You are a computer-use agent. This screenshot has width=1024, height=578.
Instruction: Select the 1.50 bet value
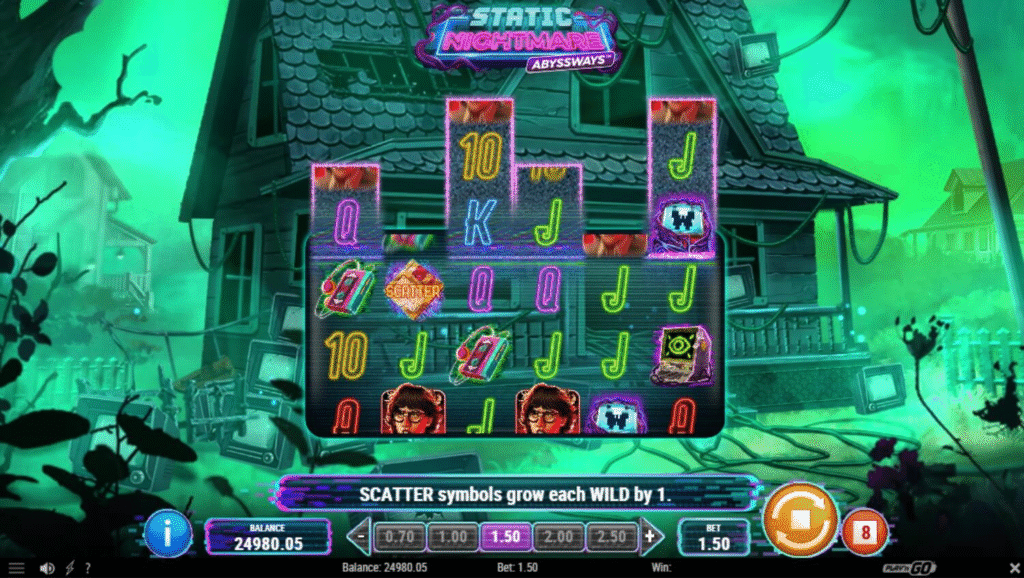tap(505, 537)
